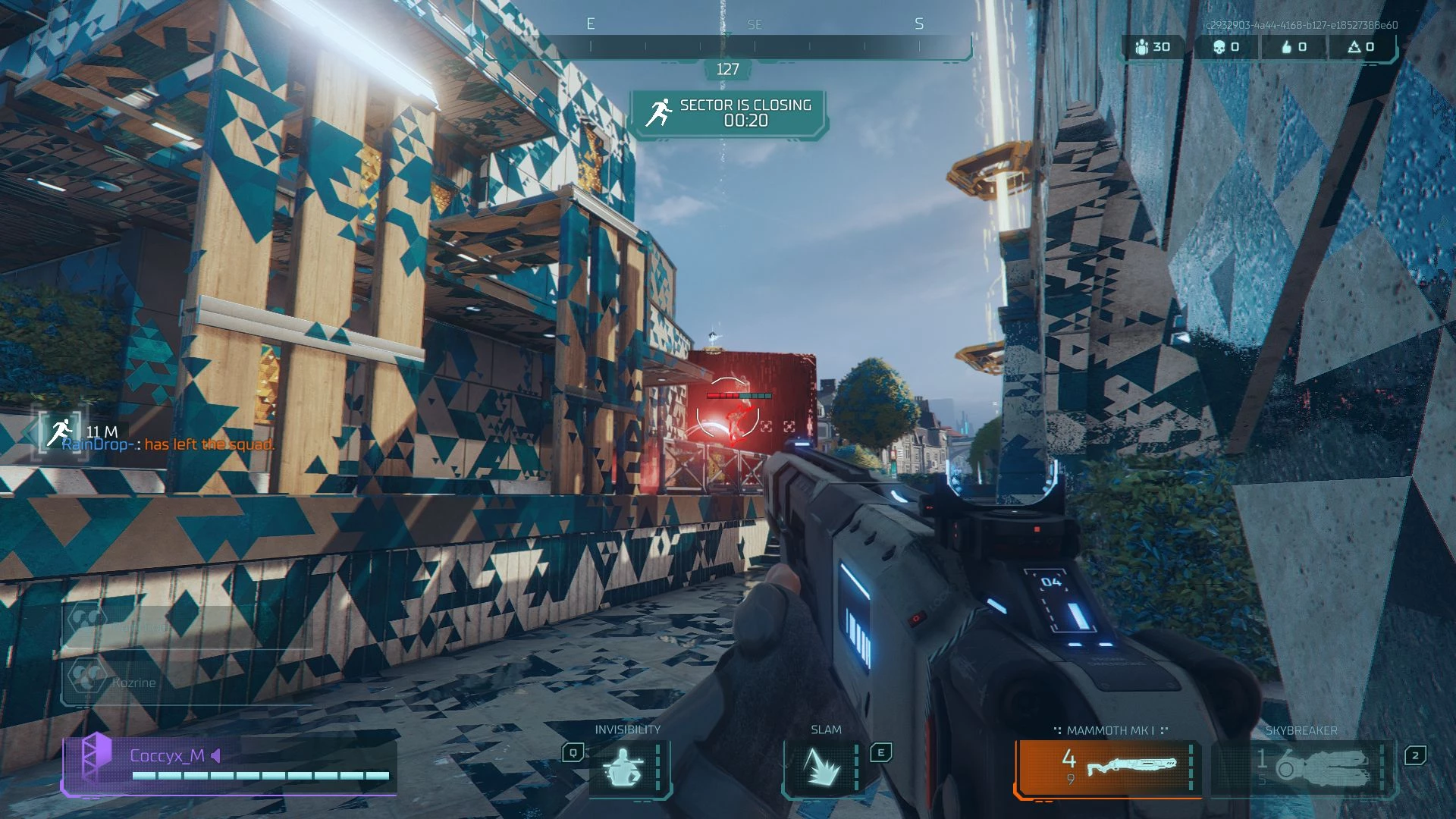Activate the Invisibility hack icon
Screen dimensions: 1456x819
pos(624,768)
